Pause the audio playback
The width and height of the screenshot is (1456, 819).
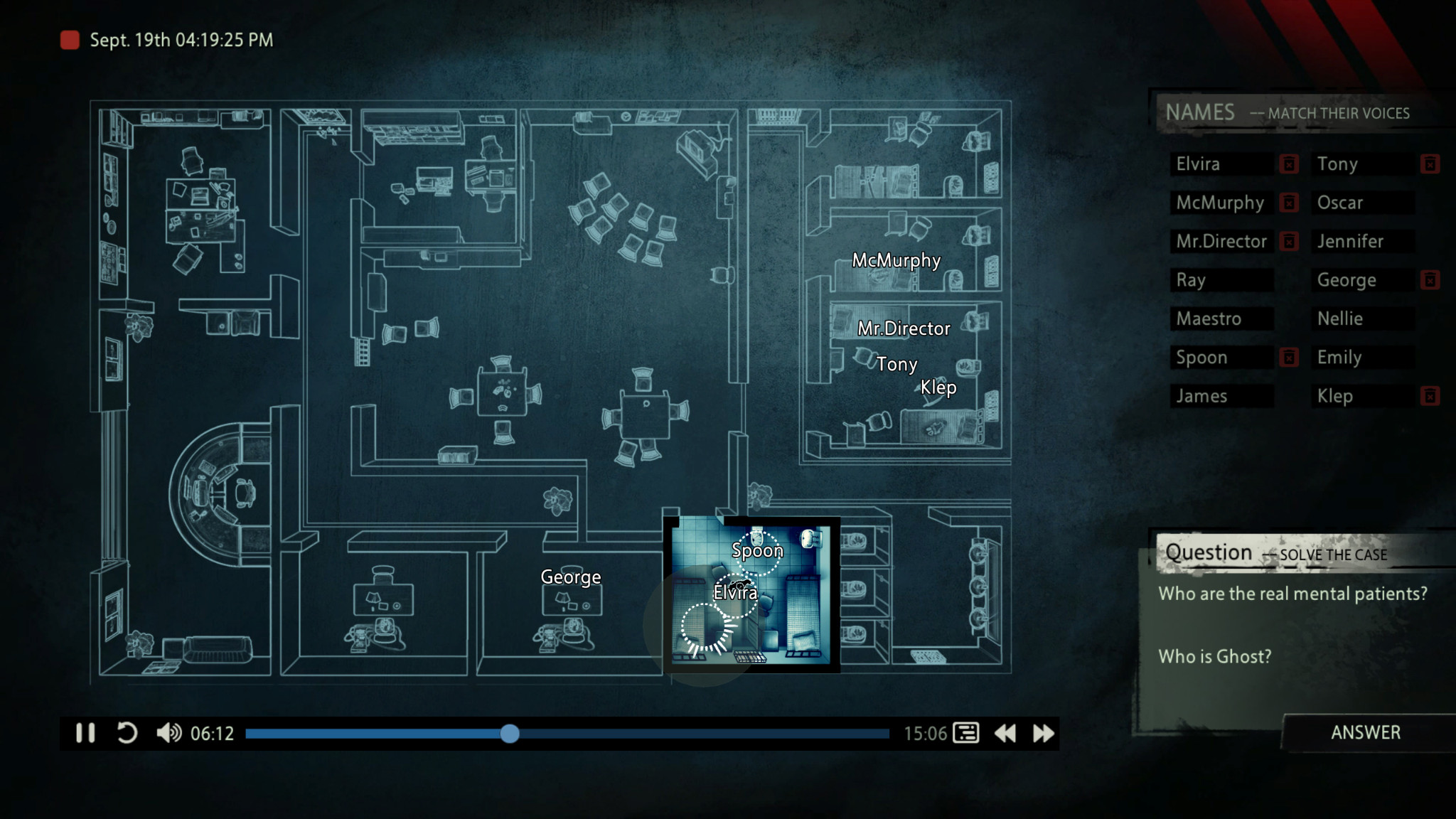coord(85,733)
